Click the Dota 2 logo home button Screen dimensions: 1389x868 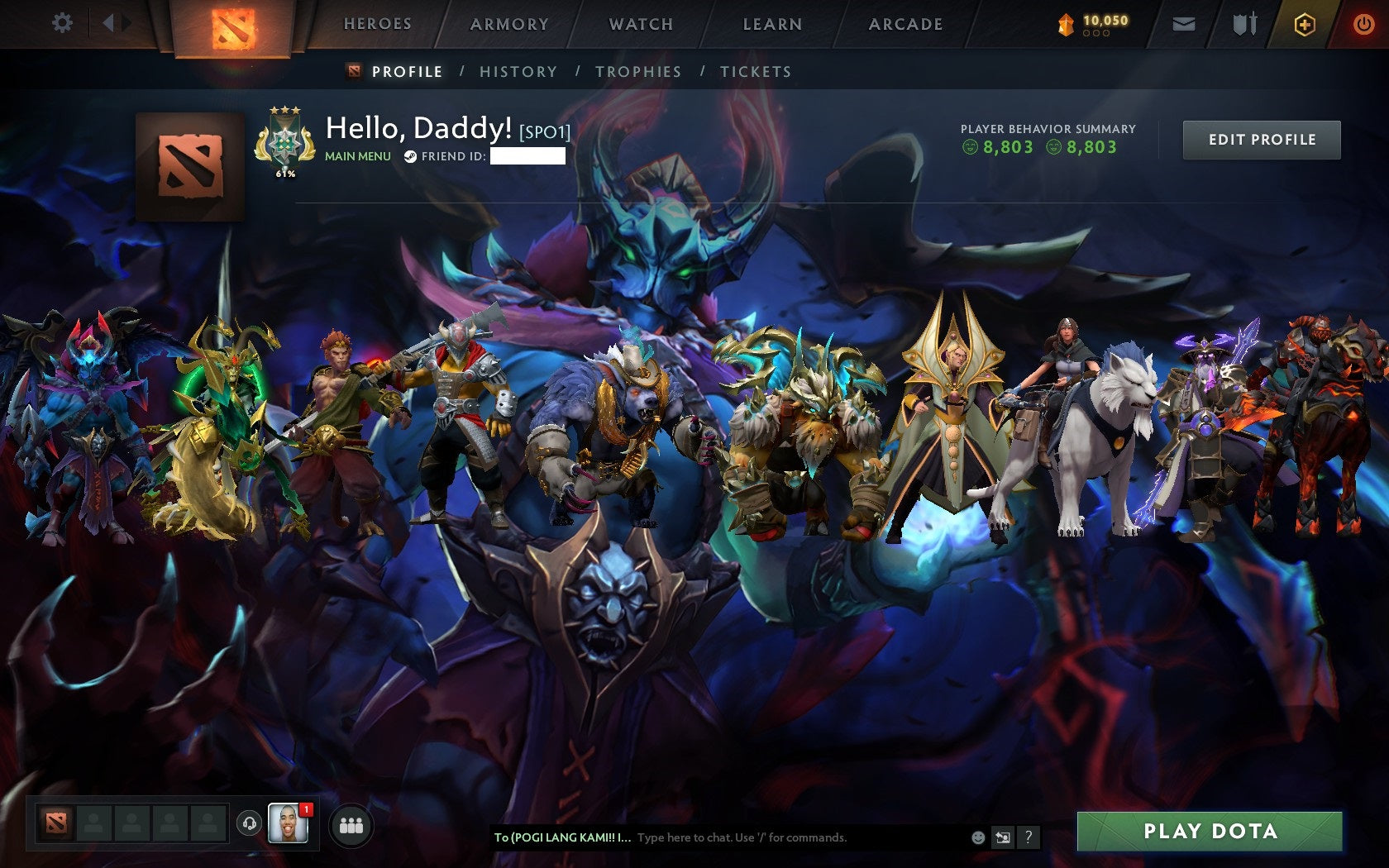234,25
